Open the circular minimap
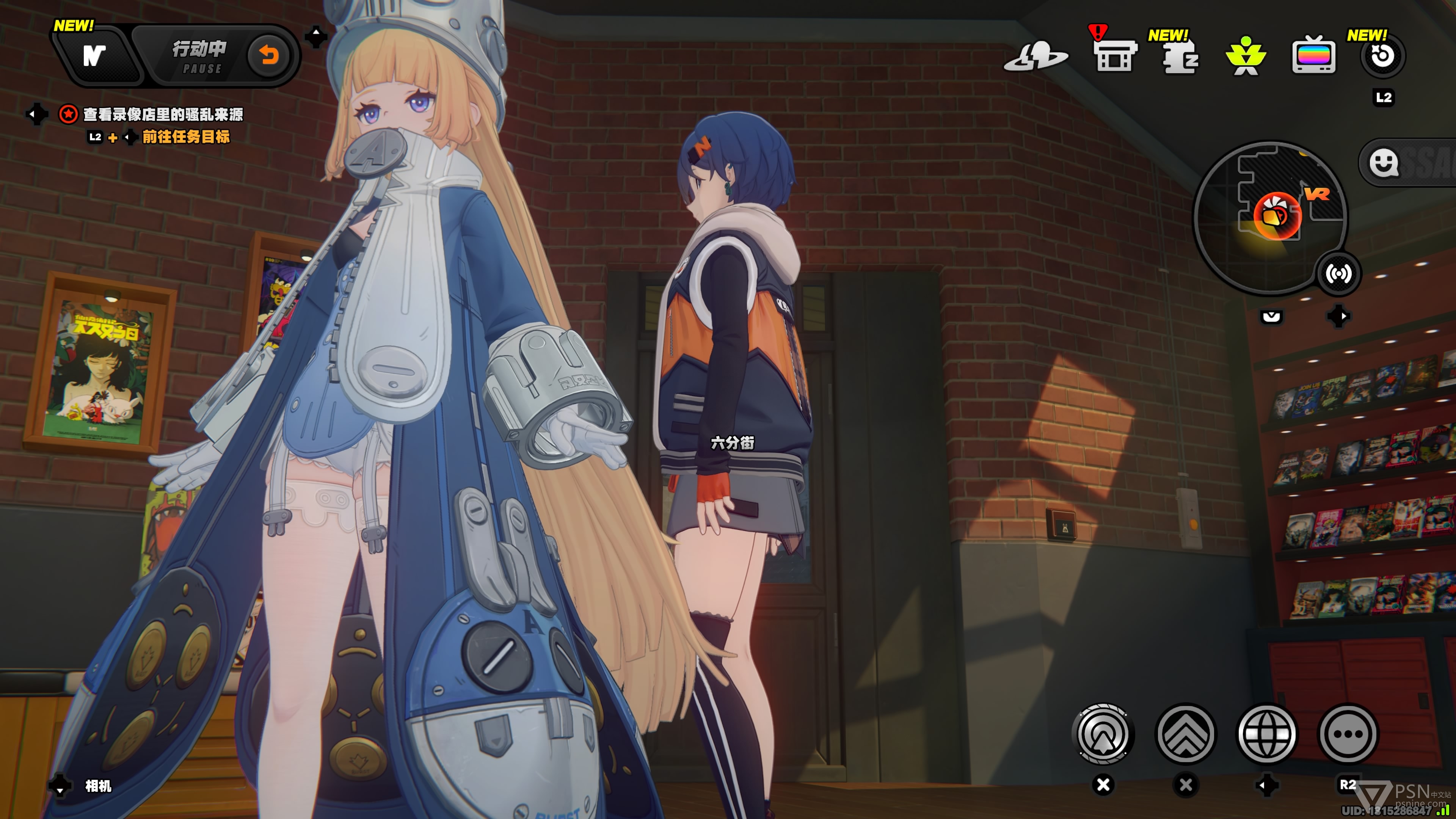The height and width of the screenshot is (819, 1456). point(1269,217)
